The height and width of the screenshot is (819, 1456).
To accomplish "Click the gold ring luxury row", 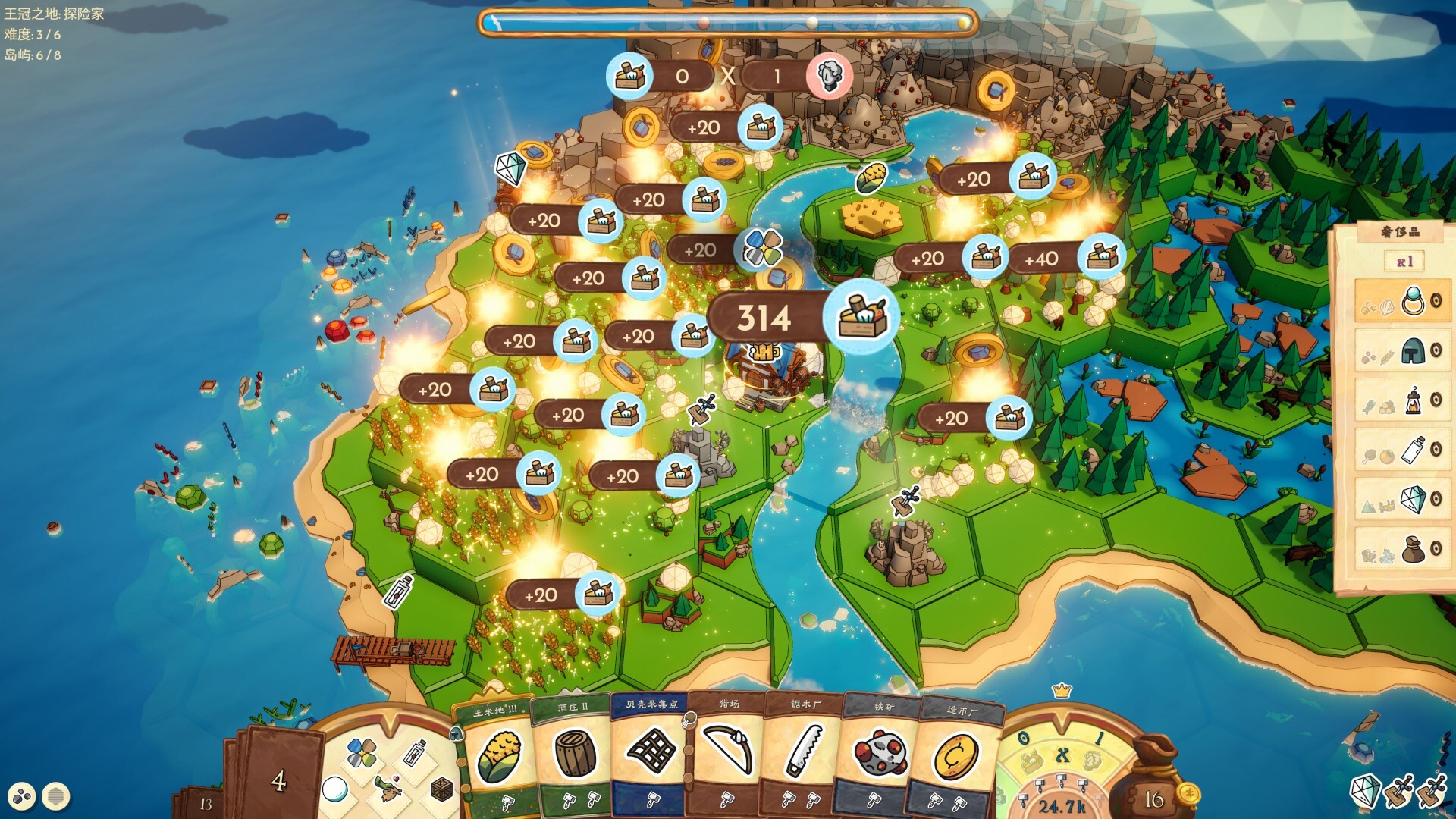I will tap(1401, 302).
